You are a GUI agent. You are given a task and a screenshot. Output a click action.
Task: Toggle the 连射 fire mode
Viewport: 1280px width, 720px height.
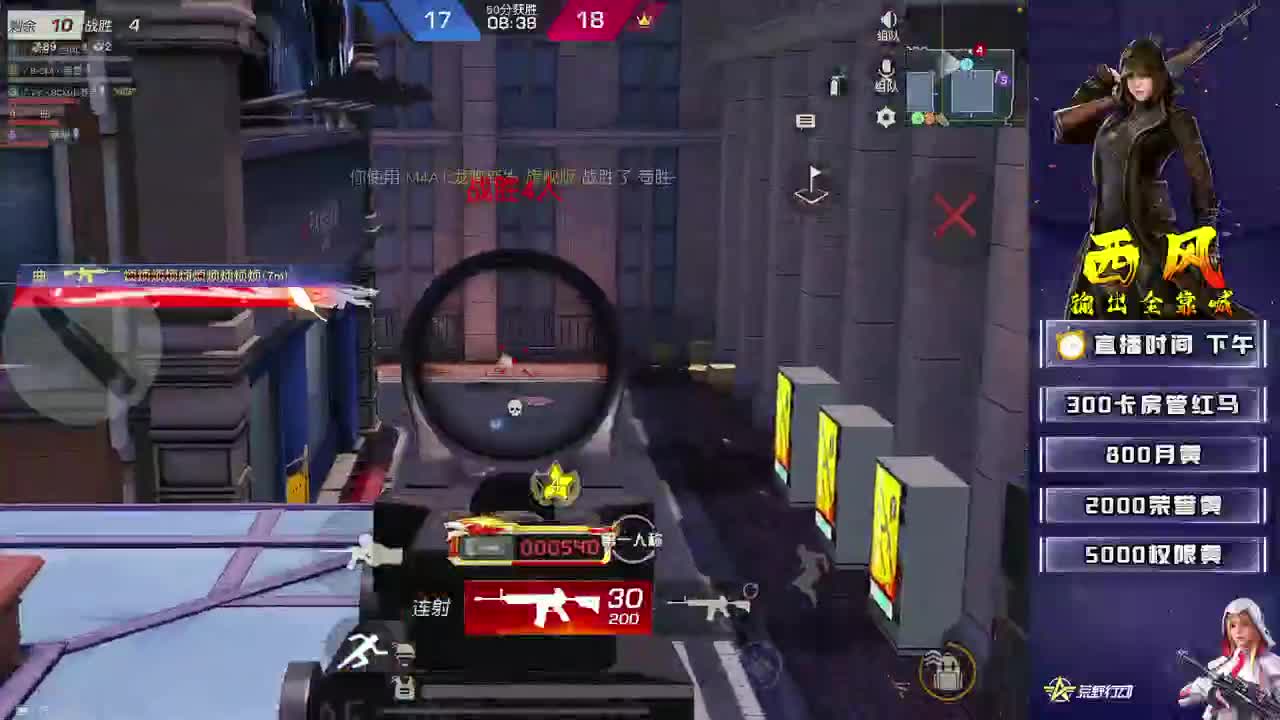pyautogui.click(x=430, y=607)
